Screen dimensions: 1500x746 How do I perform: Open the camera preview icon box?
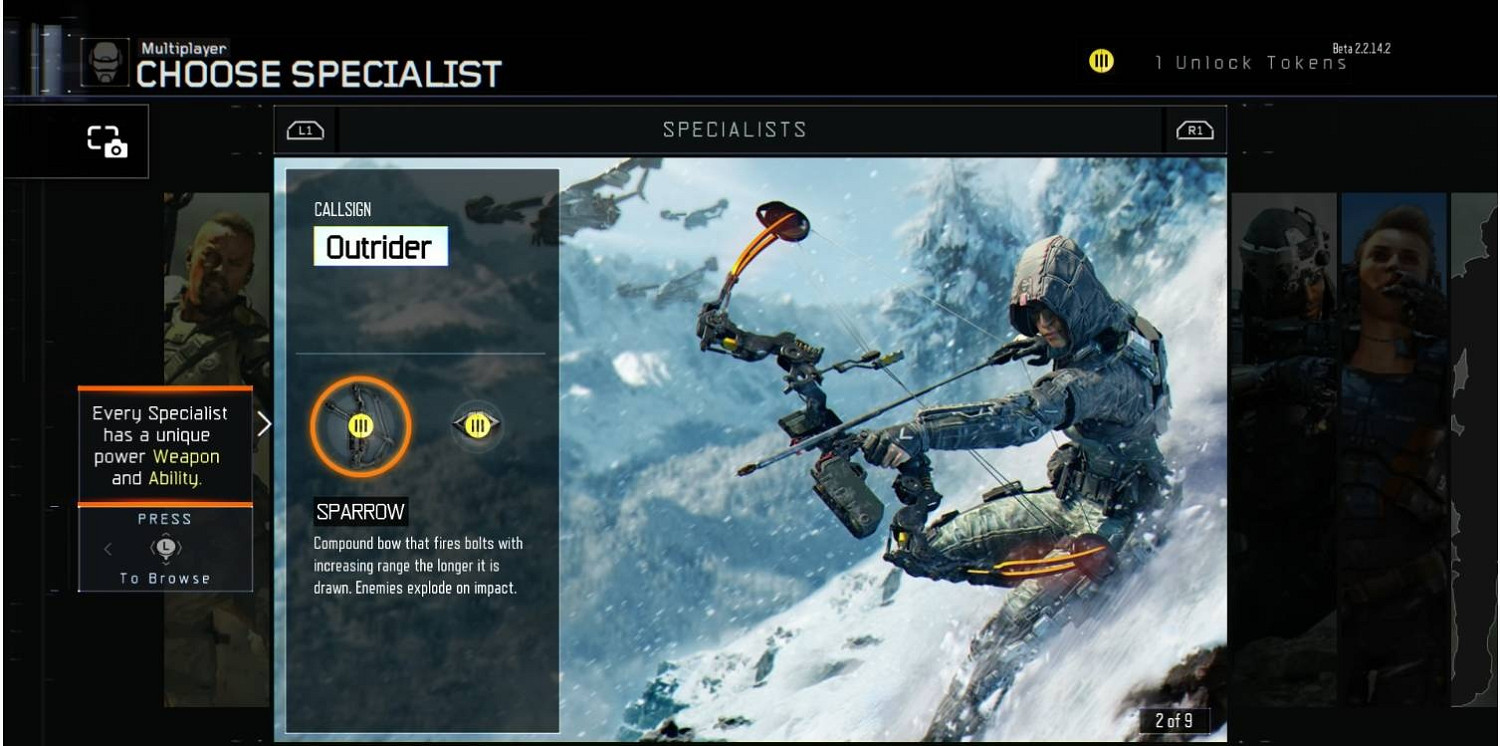pyautogui.click(x=105, y=142)
